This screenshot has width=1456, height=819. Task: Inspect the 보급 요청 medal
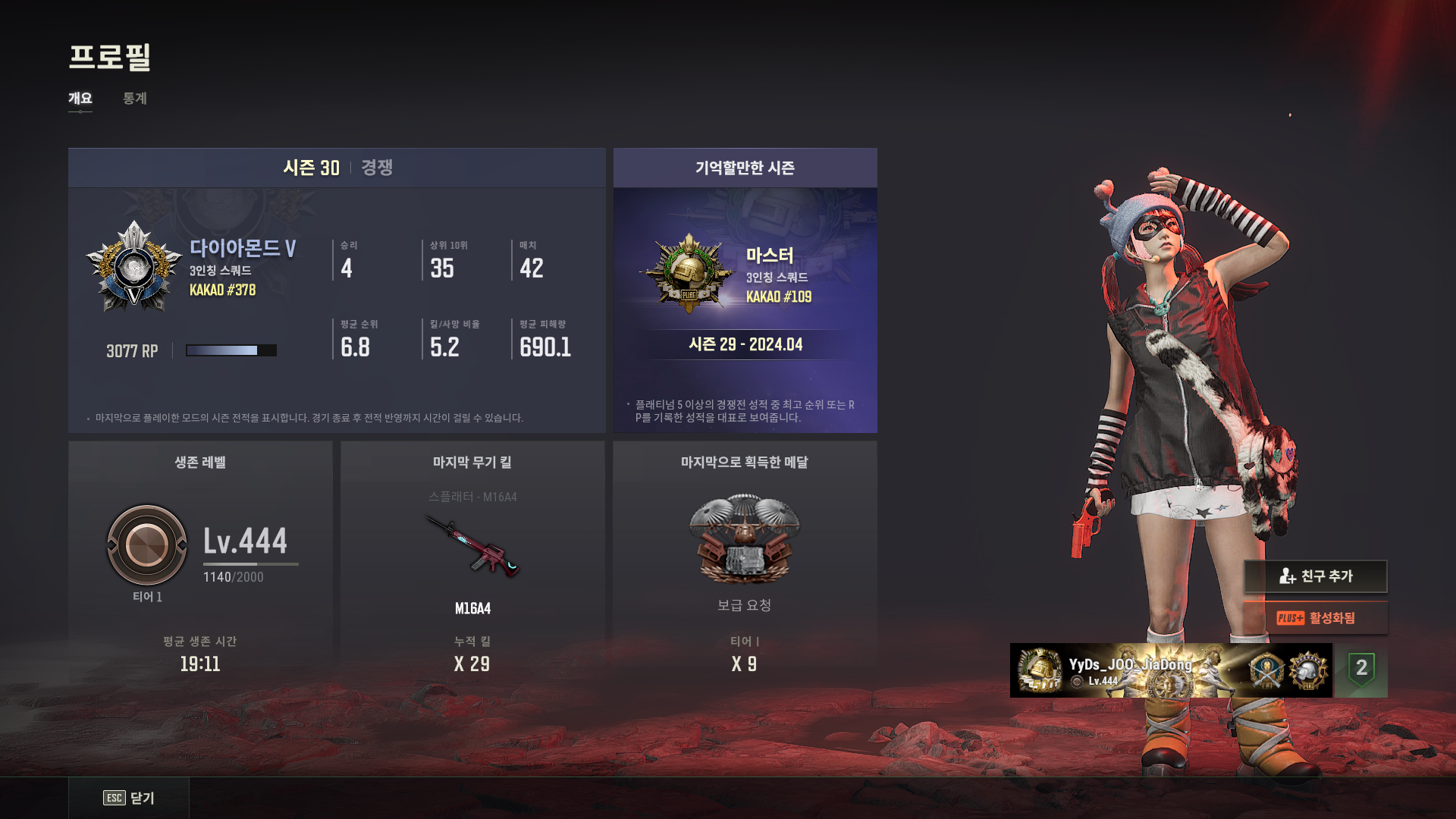[x=744, y=540]
